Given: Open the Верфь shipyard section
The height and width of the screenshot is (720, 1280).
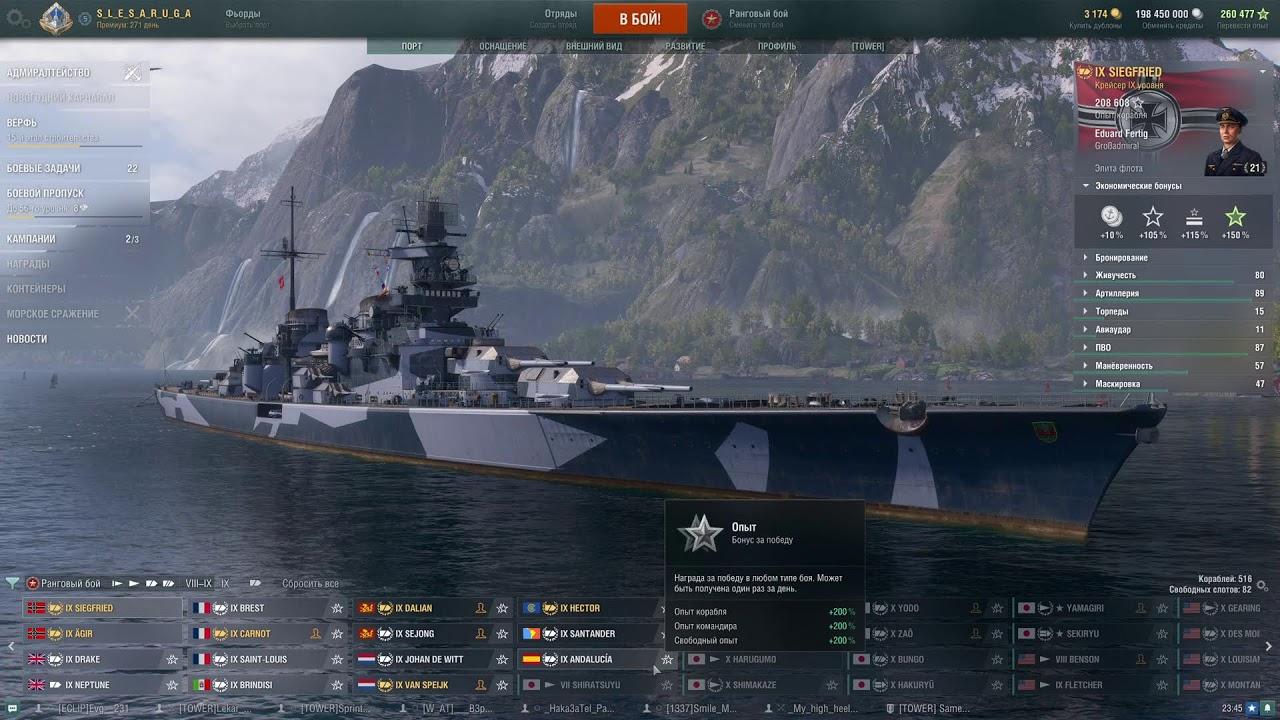Looking at the screenshot, I should 22,123.
